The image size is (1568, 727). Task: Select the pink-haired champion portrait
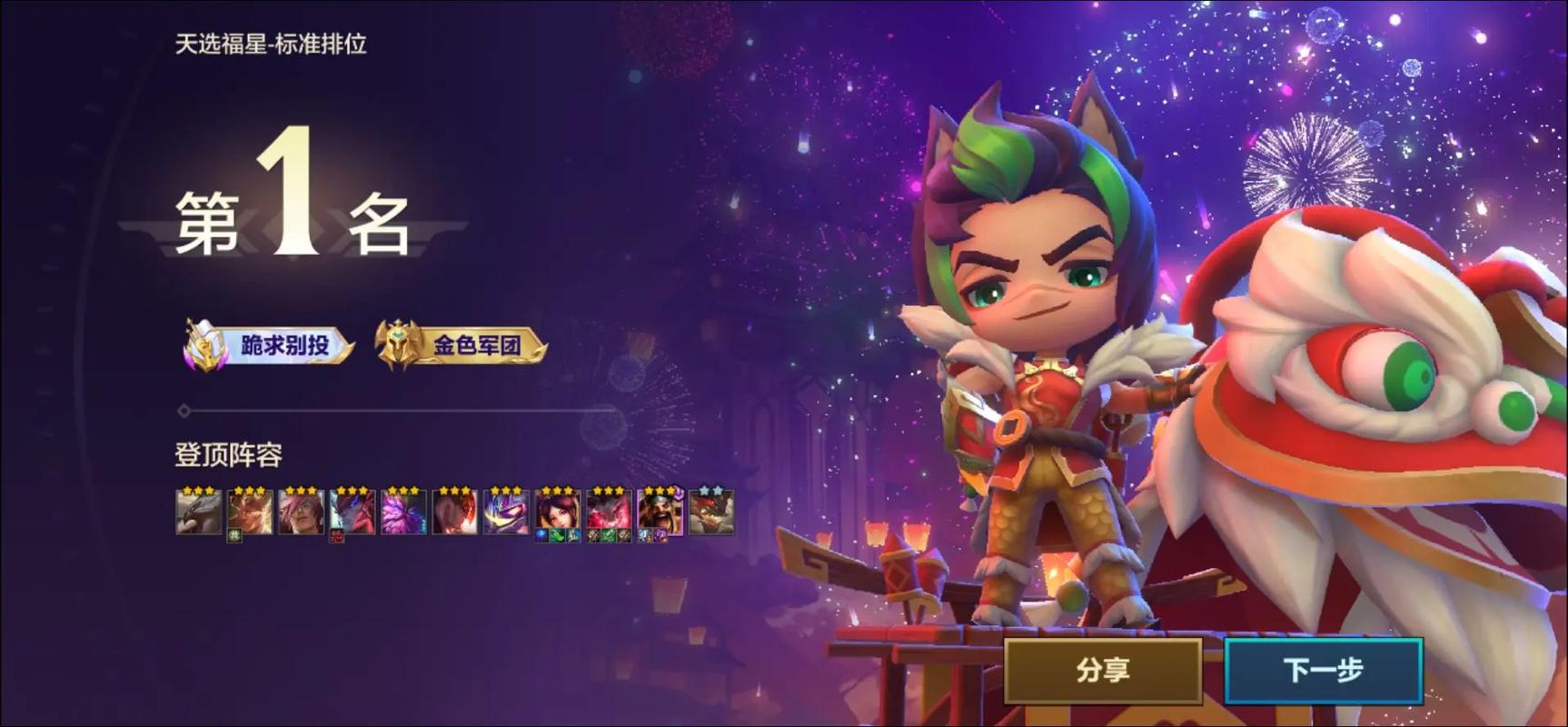[x=301, y=512]
